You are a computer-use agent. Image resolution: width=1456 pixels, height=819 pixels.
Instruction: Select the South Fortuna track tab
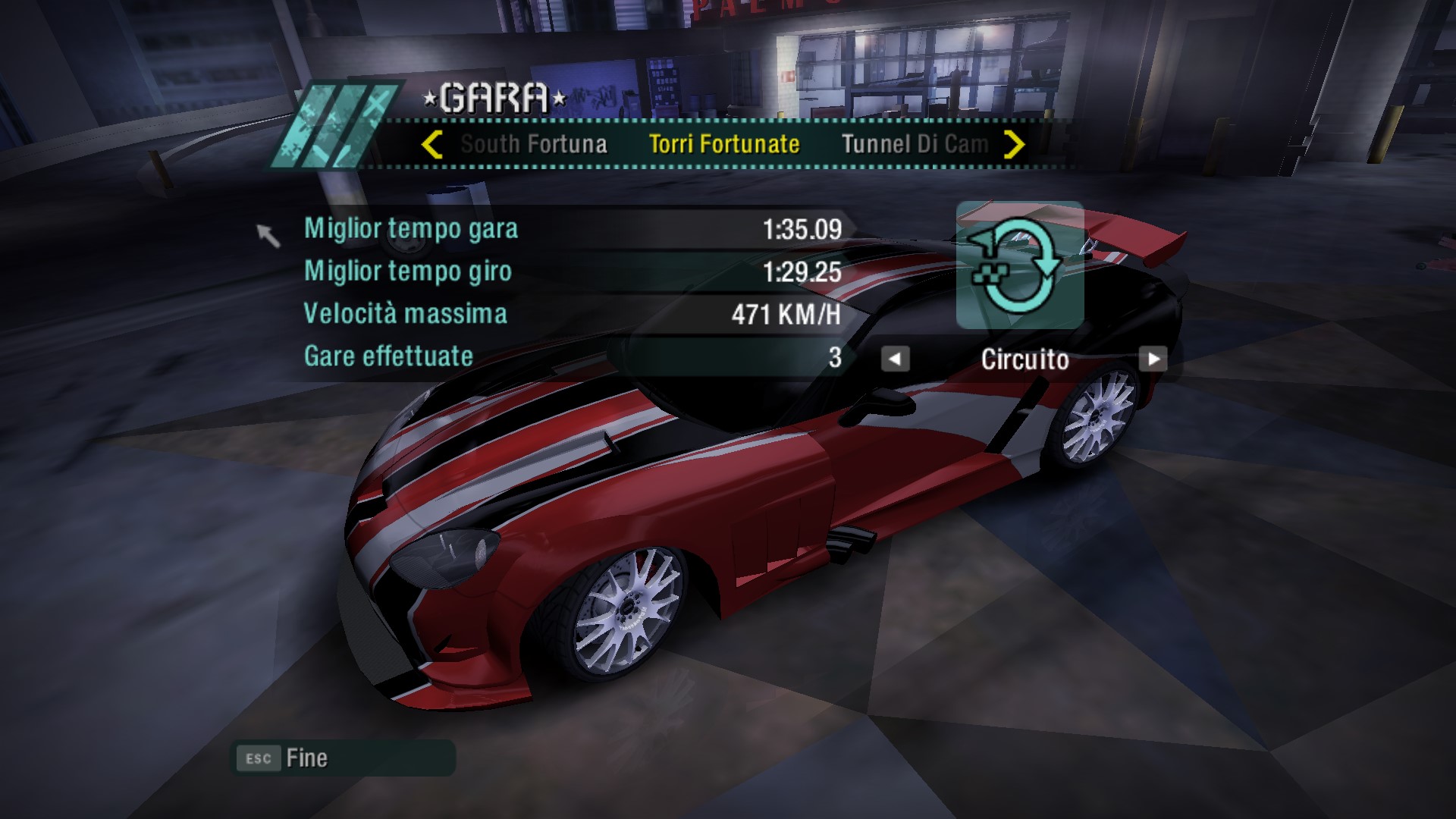pos(534,144)
